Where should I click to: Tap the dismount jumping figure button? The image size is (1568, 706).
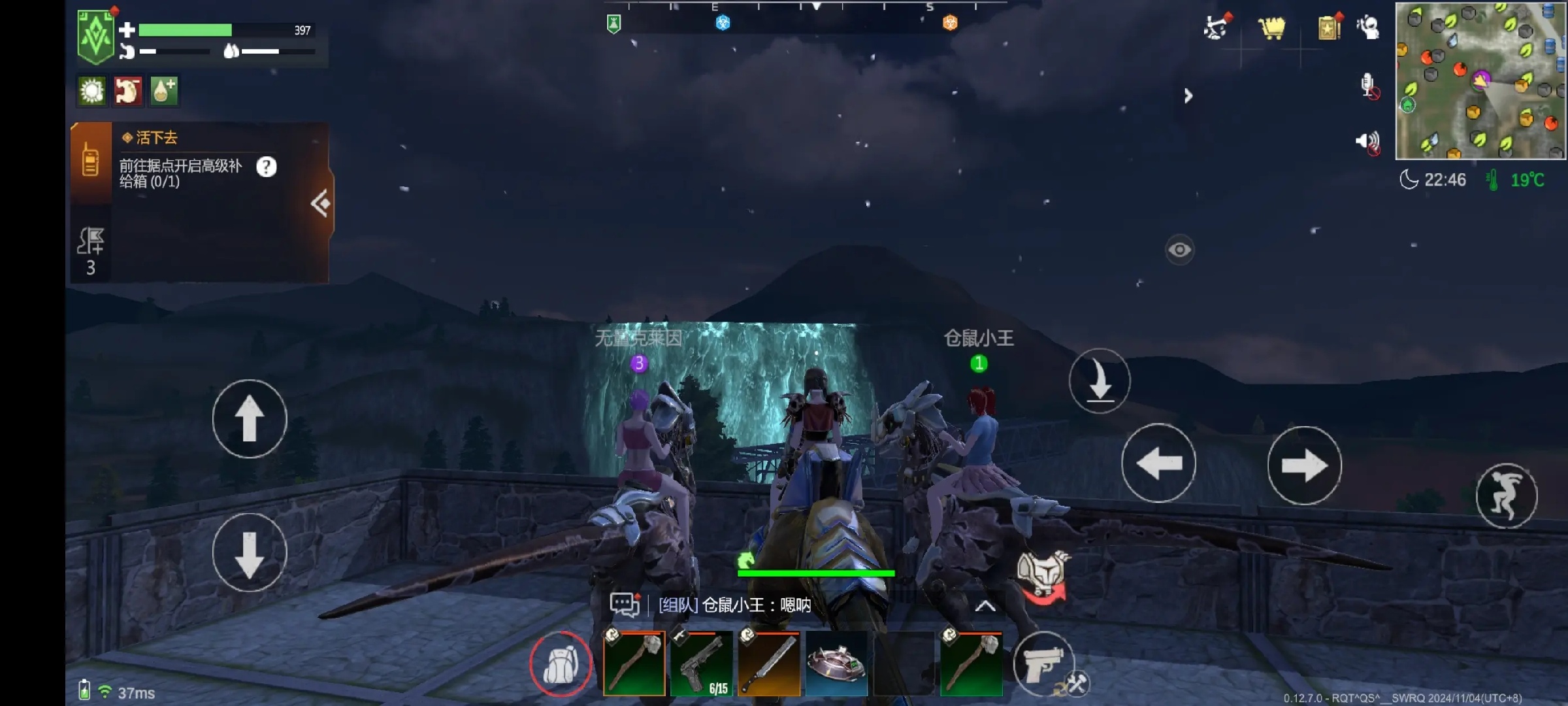pos(1506,496)
